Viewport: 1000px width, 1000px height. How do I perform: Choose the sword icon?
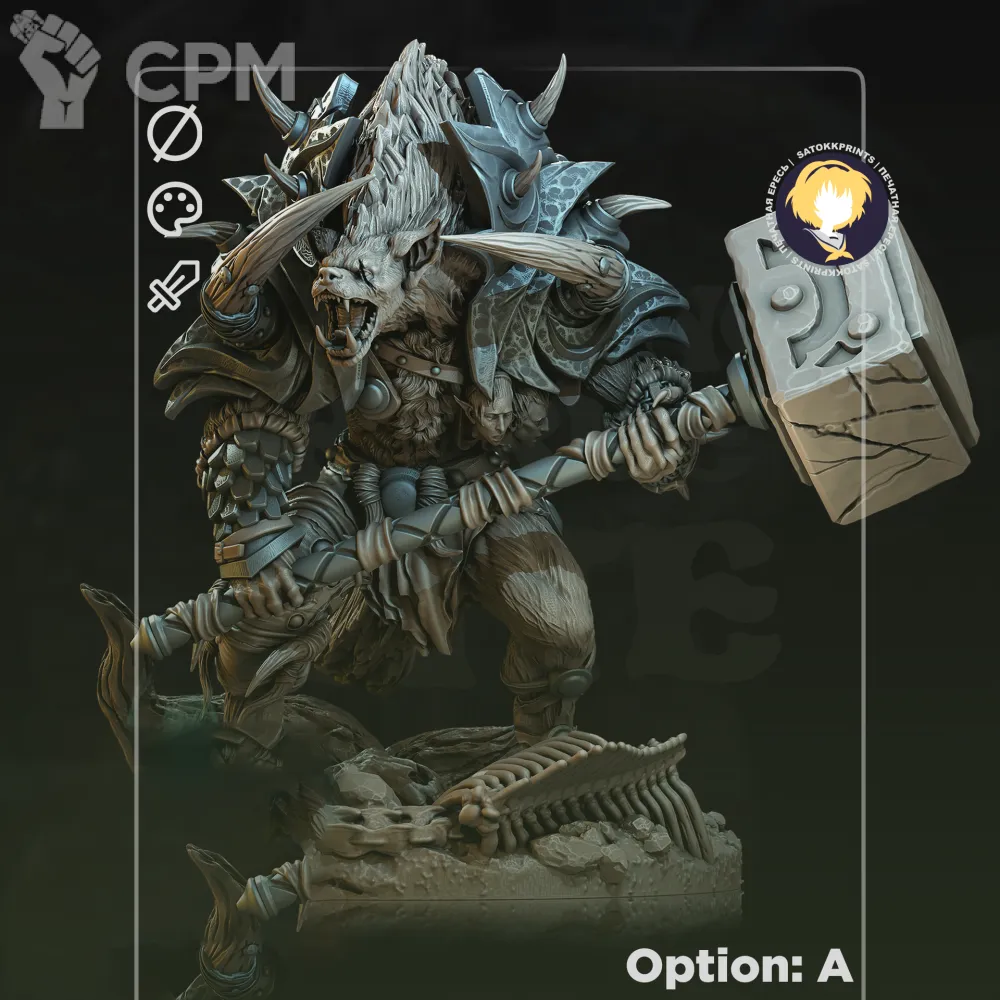coord(174,284)
